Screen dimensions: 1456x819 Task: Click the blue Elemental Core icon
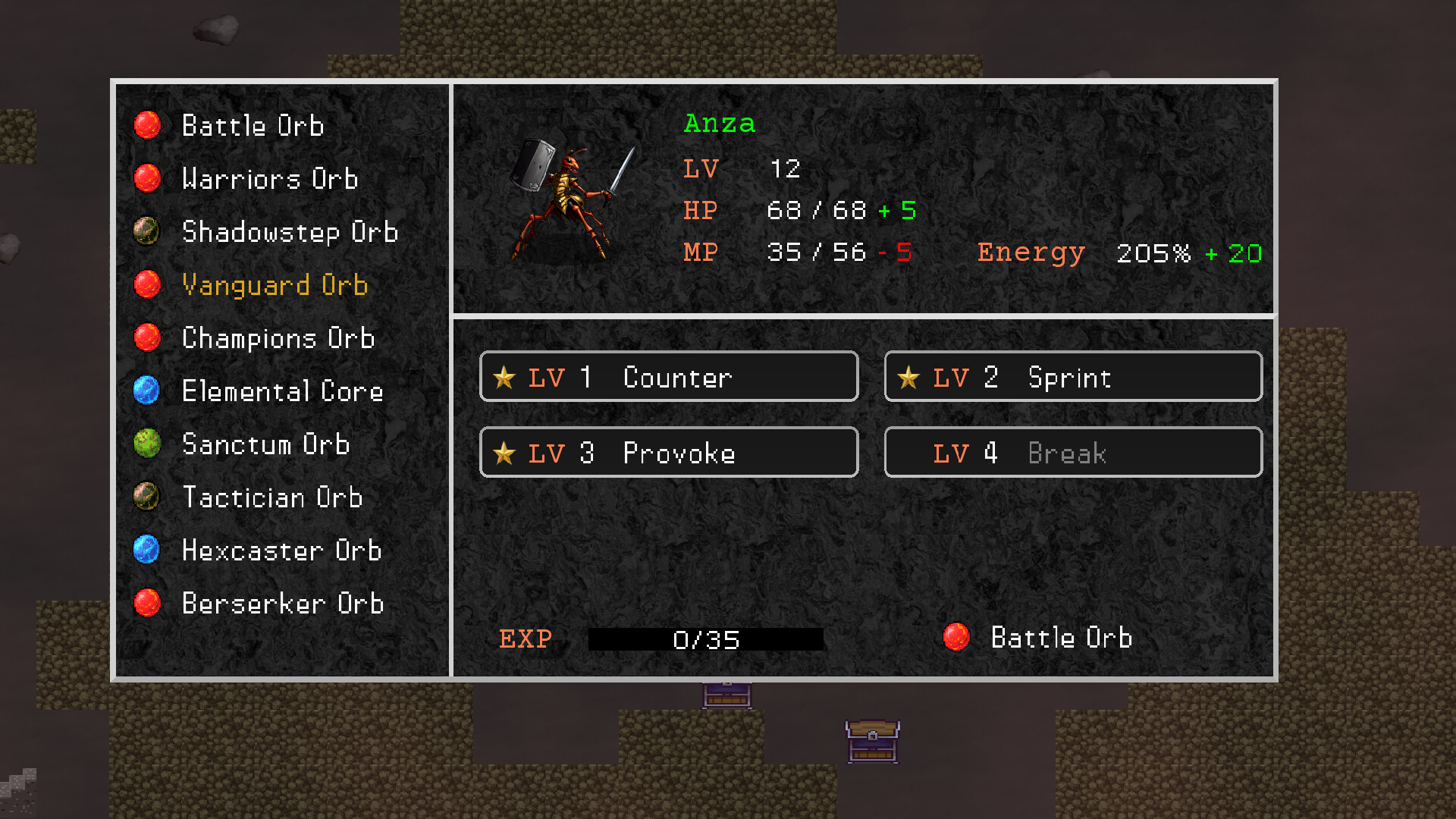pos(148,391)
